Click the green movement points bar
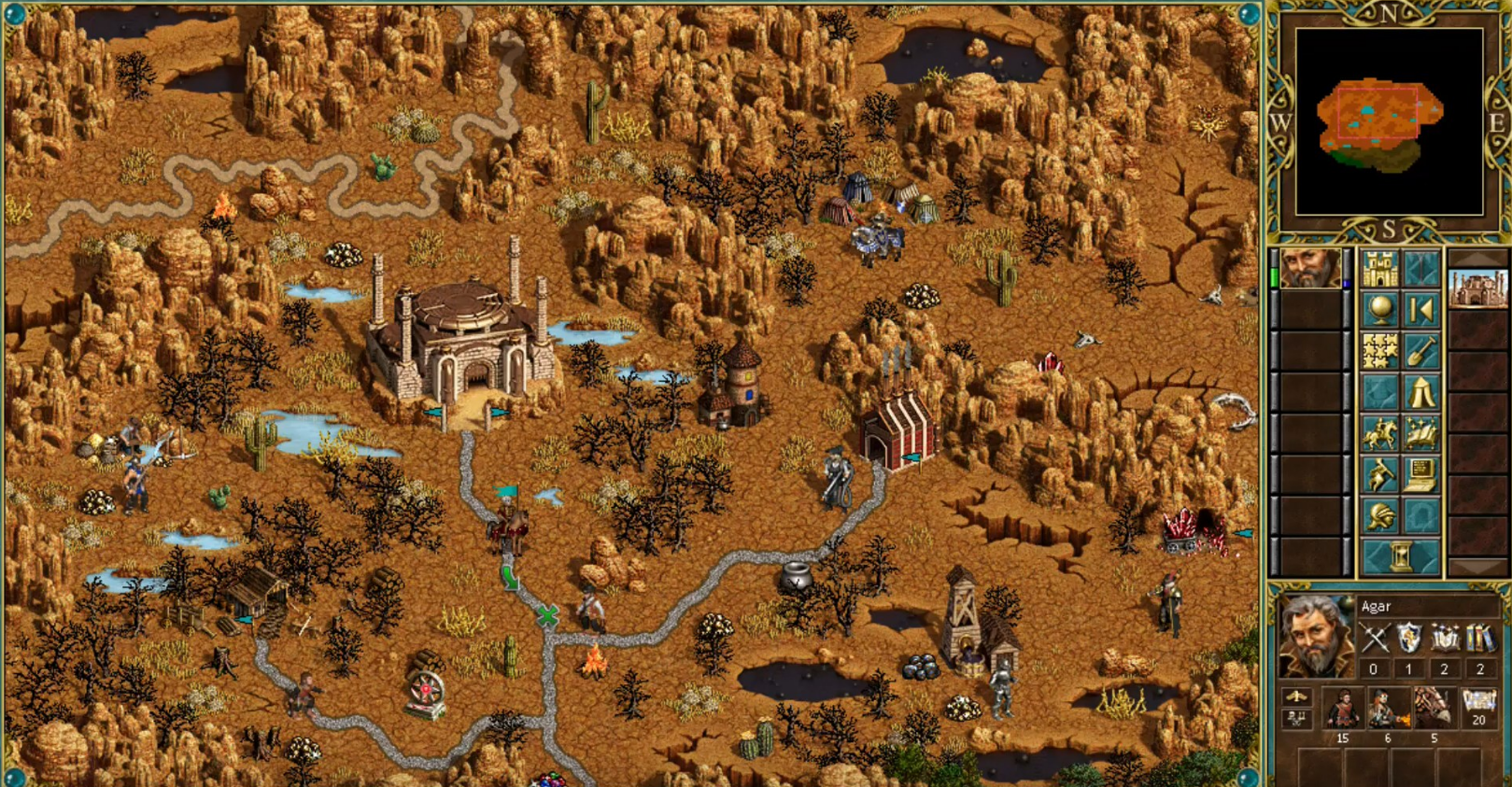Screen dimensions: 1512x787 pyautogui.click(x=1274, y=275)
